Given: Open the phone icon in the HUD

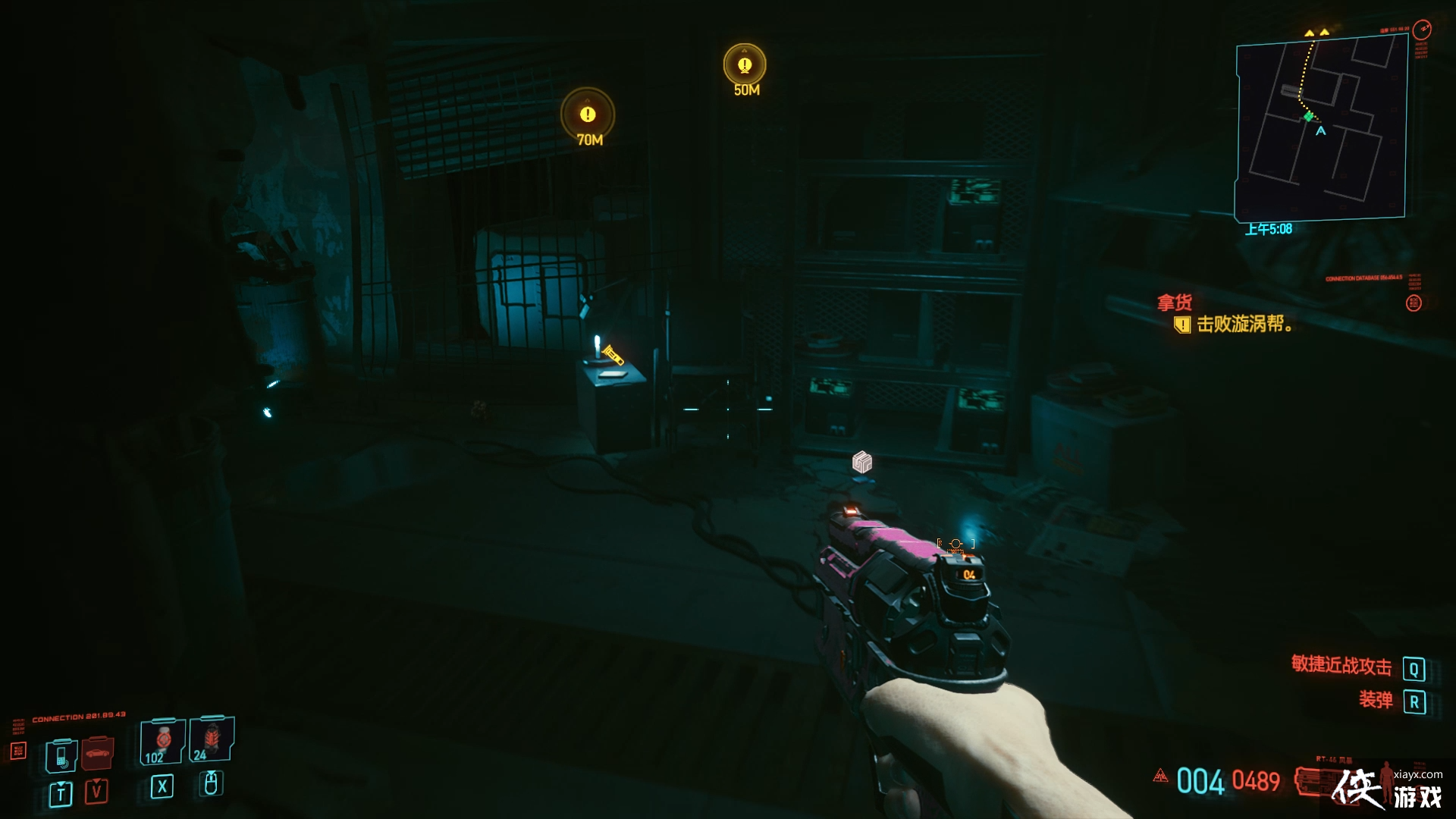Looking at the screenshot, I should click(61, 755).
